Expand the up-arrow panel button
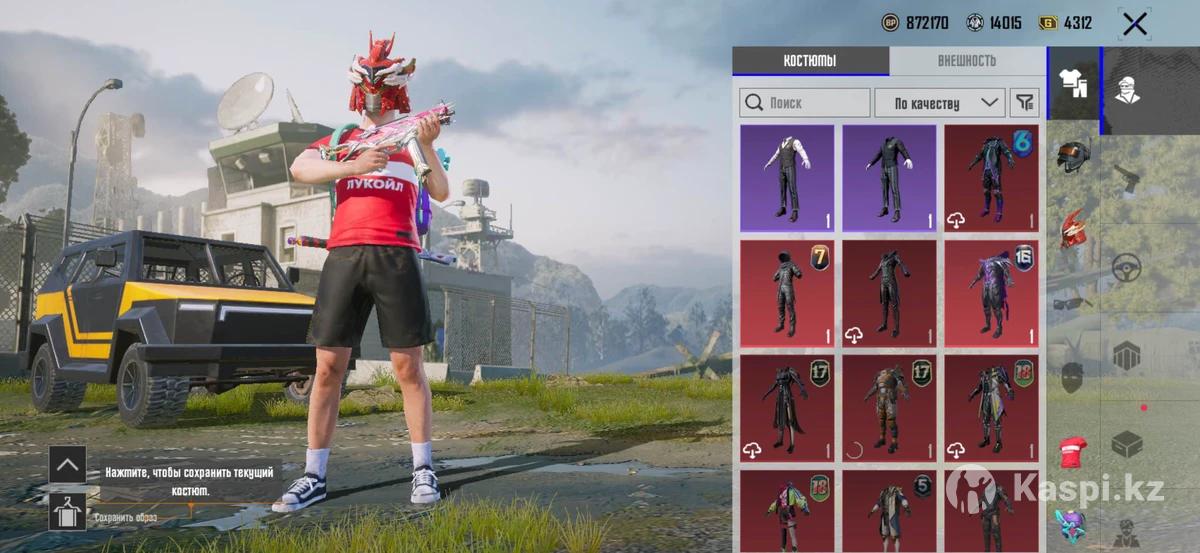Viewport: 1200px width, 553px height. pyautogui.click(x=67, y=464)
